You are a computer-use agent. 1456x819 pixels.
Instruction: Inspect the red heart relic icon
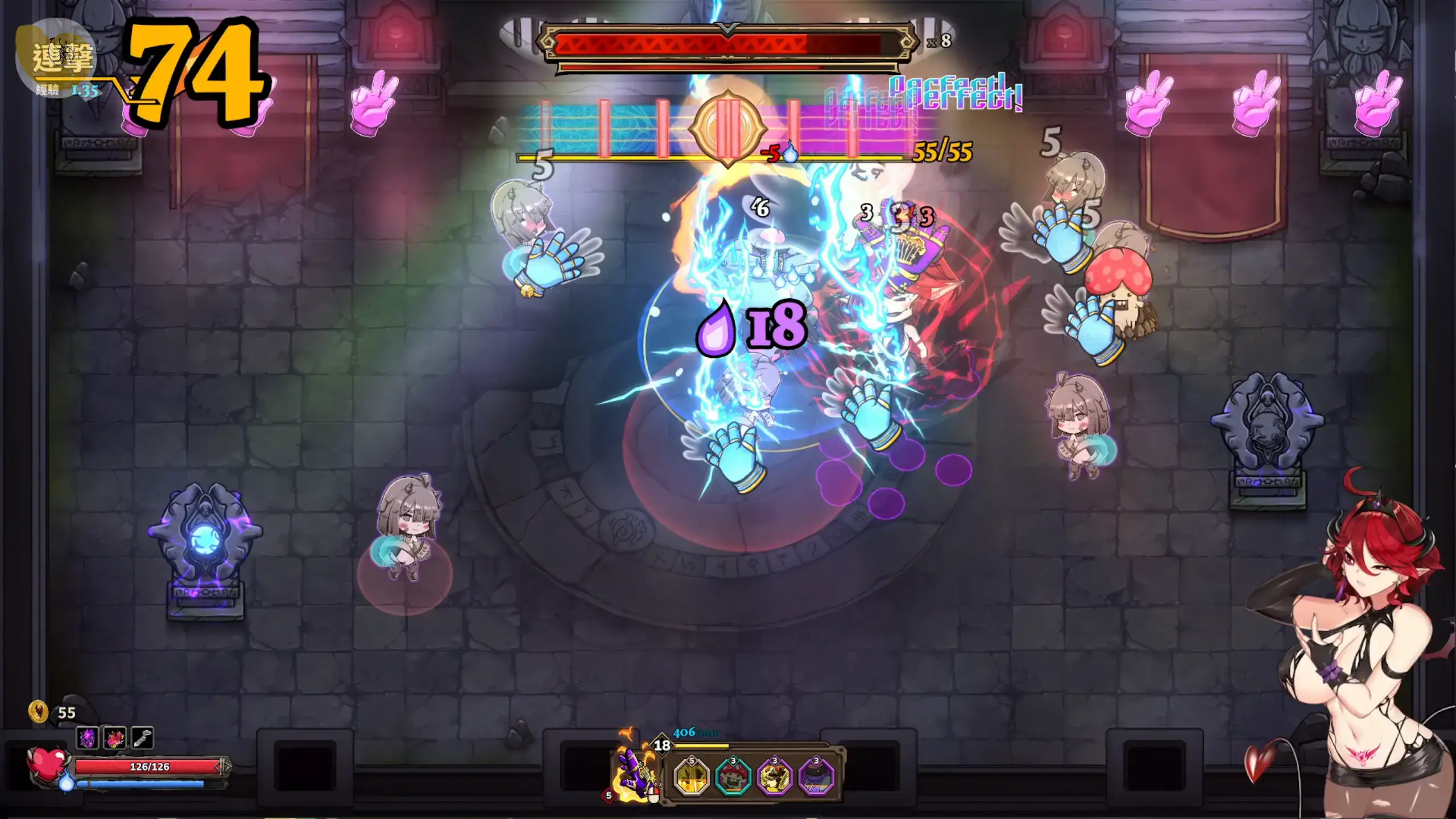(115, 738)
